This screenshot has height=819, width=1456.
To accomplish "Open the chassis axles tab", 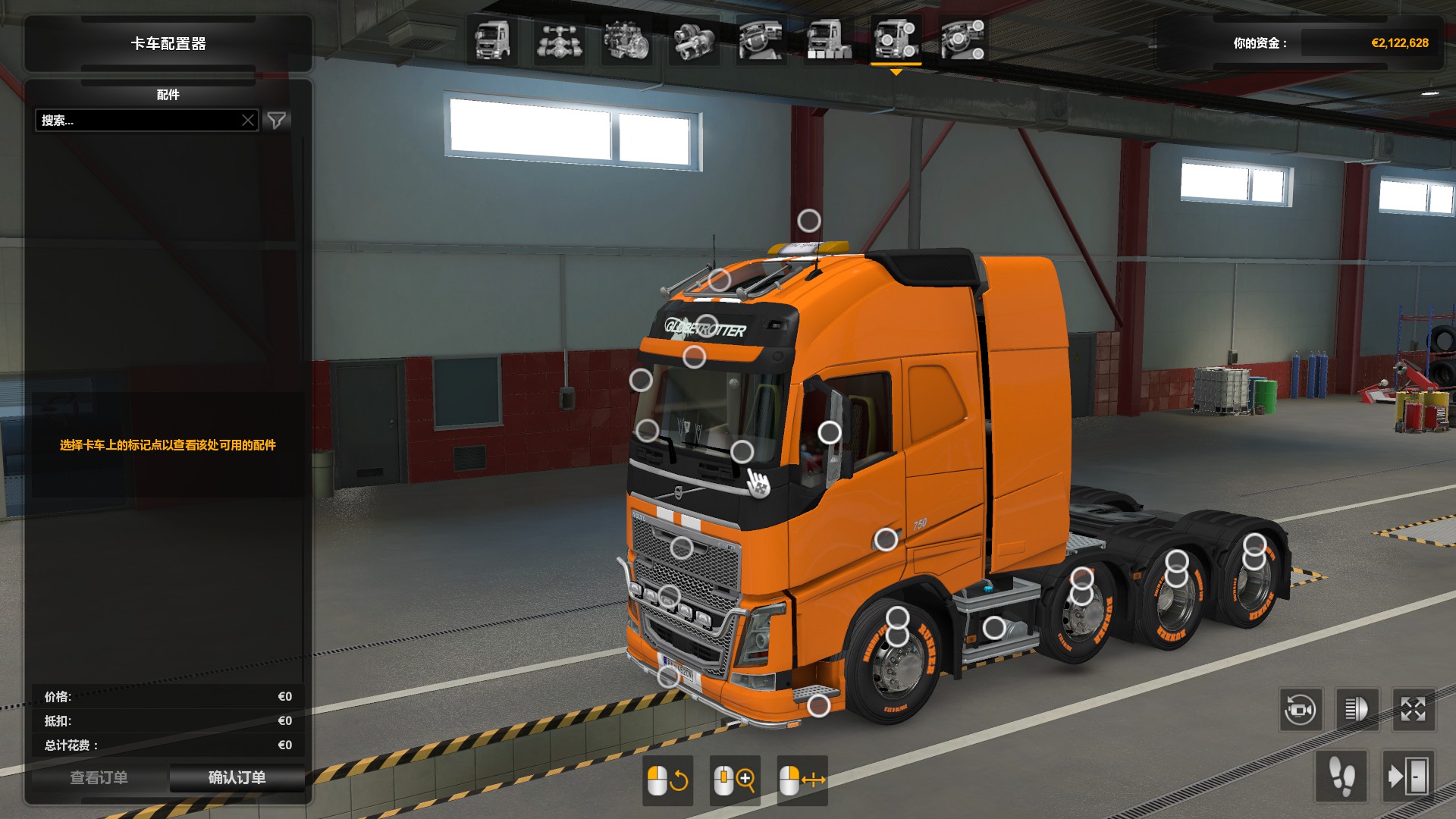I will (559, 40).
